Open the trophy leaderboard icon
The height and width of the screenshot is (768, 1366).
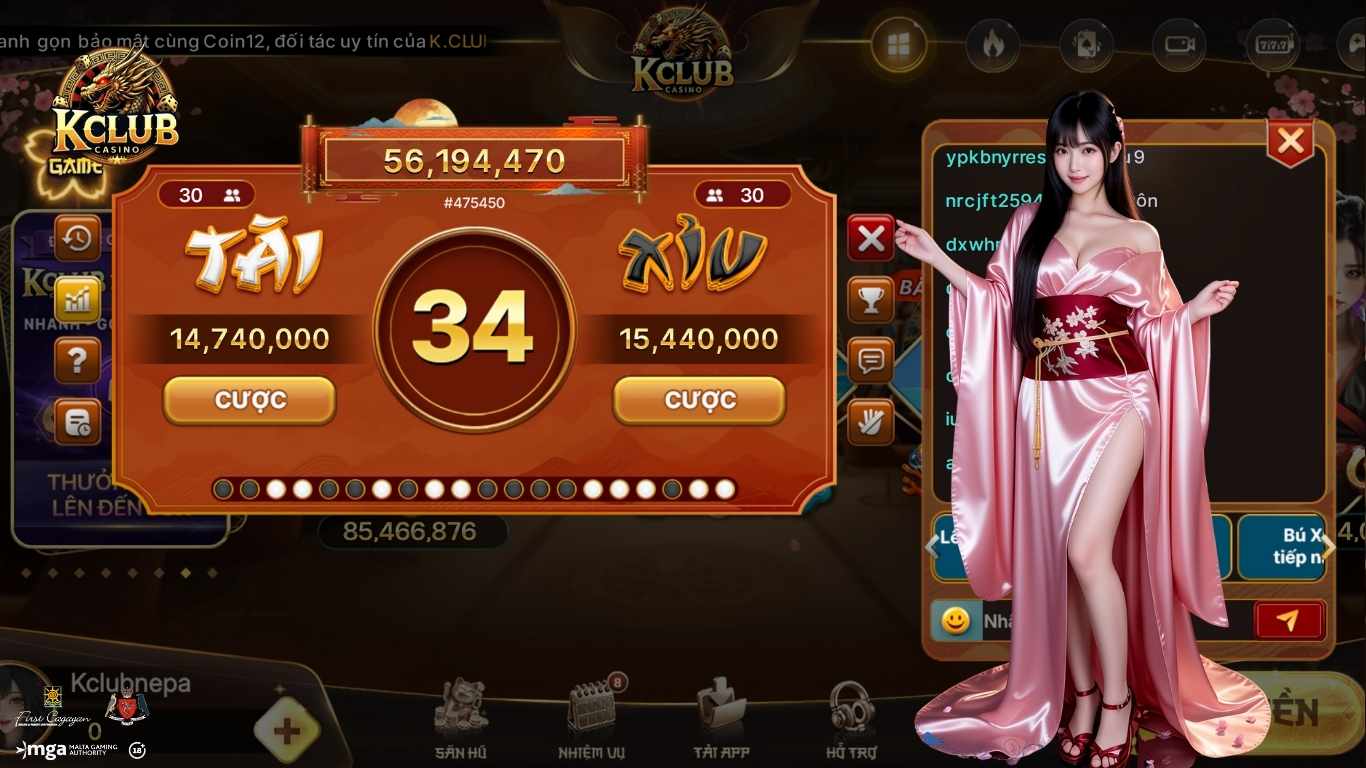click(x=871, y=299)
